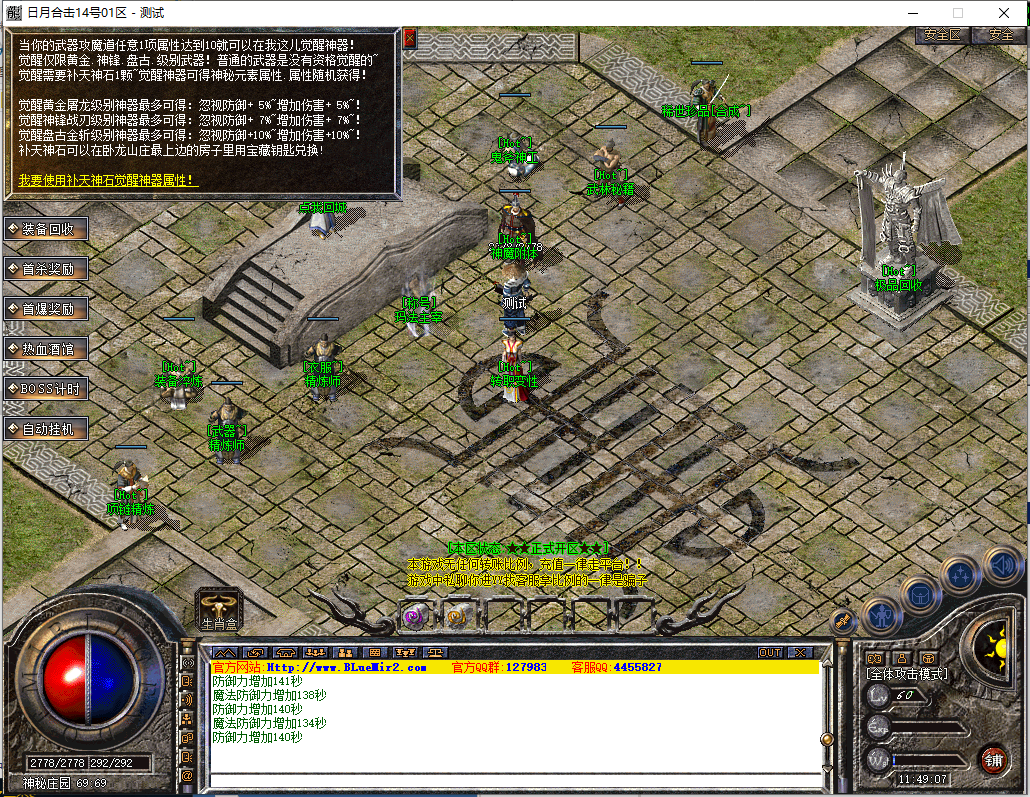The width and height of the screenshot is (1030, 797).
Task: Open the 装备回收 equipment recycle menu
Action: [47, 229]
